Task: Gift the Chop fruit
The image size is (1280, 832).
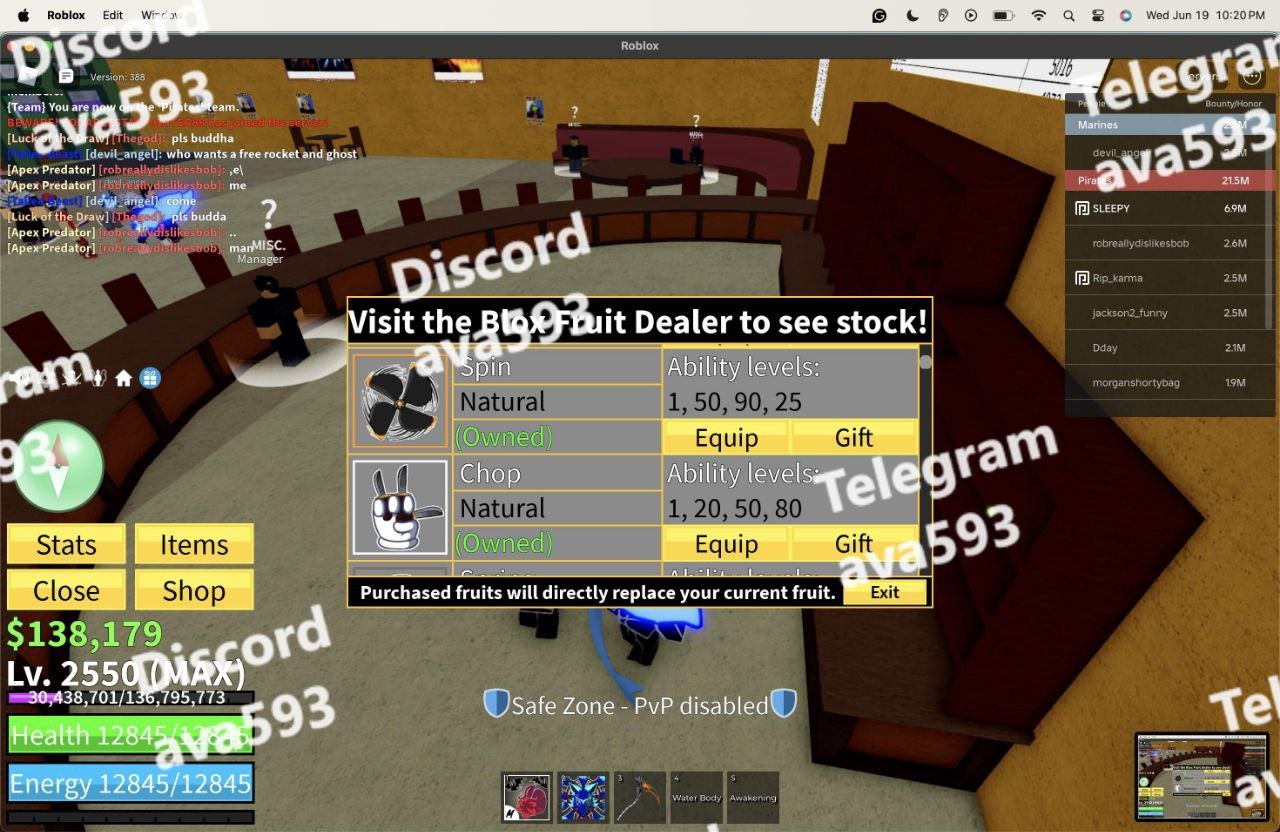Action: click(x=853, y=543)
